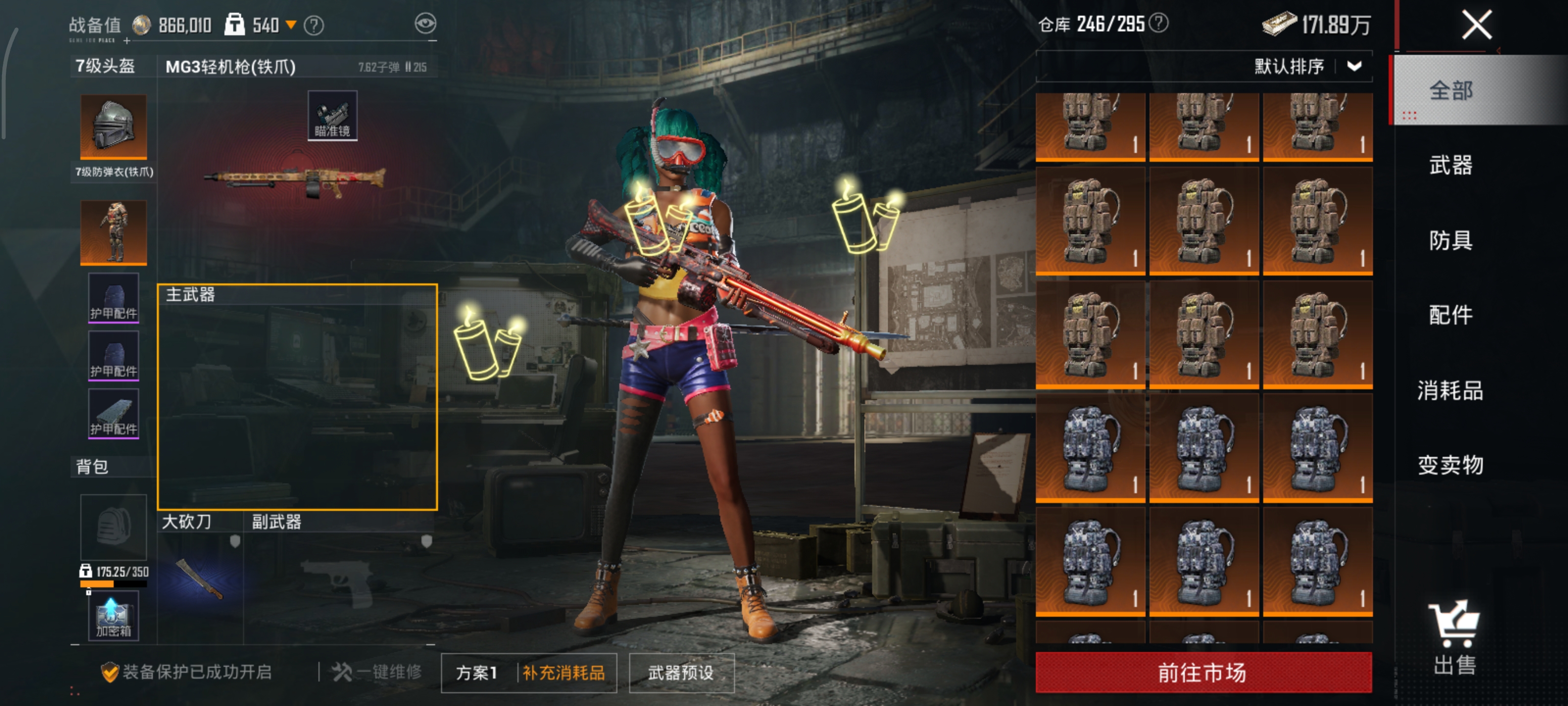Open the 变卖物 category tab
1568x706 pixels.
[1450, 465]
